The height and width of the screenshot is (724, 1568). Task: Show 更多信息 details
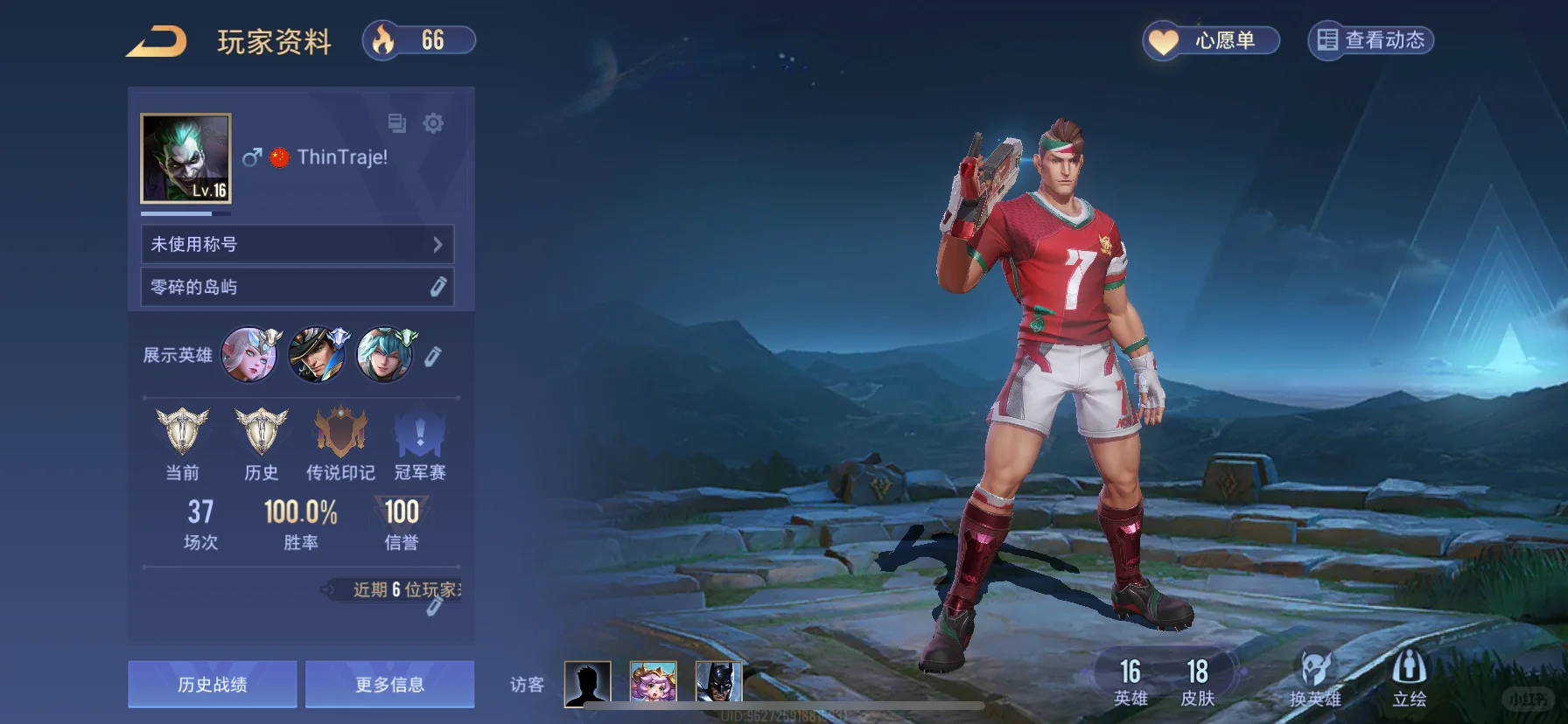[389, 684]
